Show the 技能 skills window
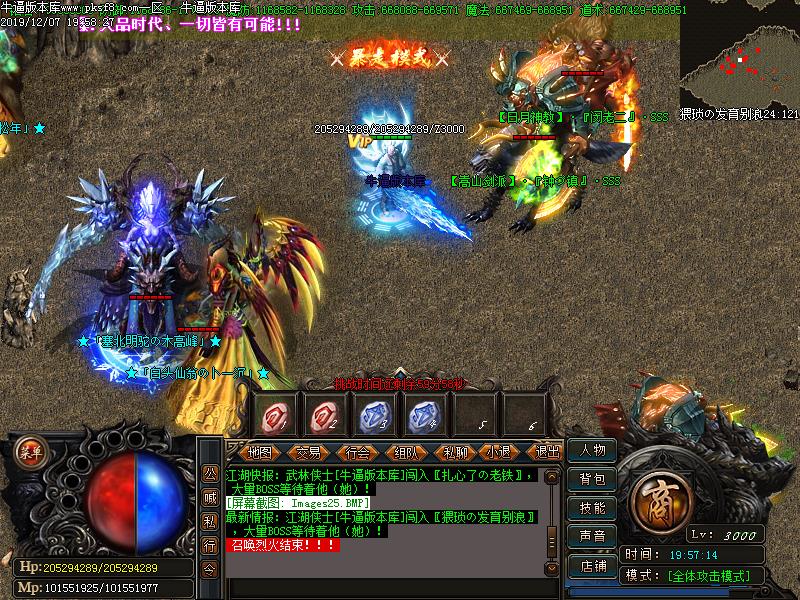The image size is (800, 600). [592, 508]
